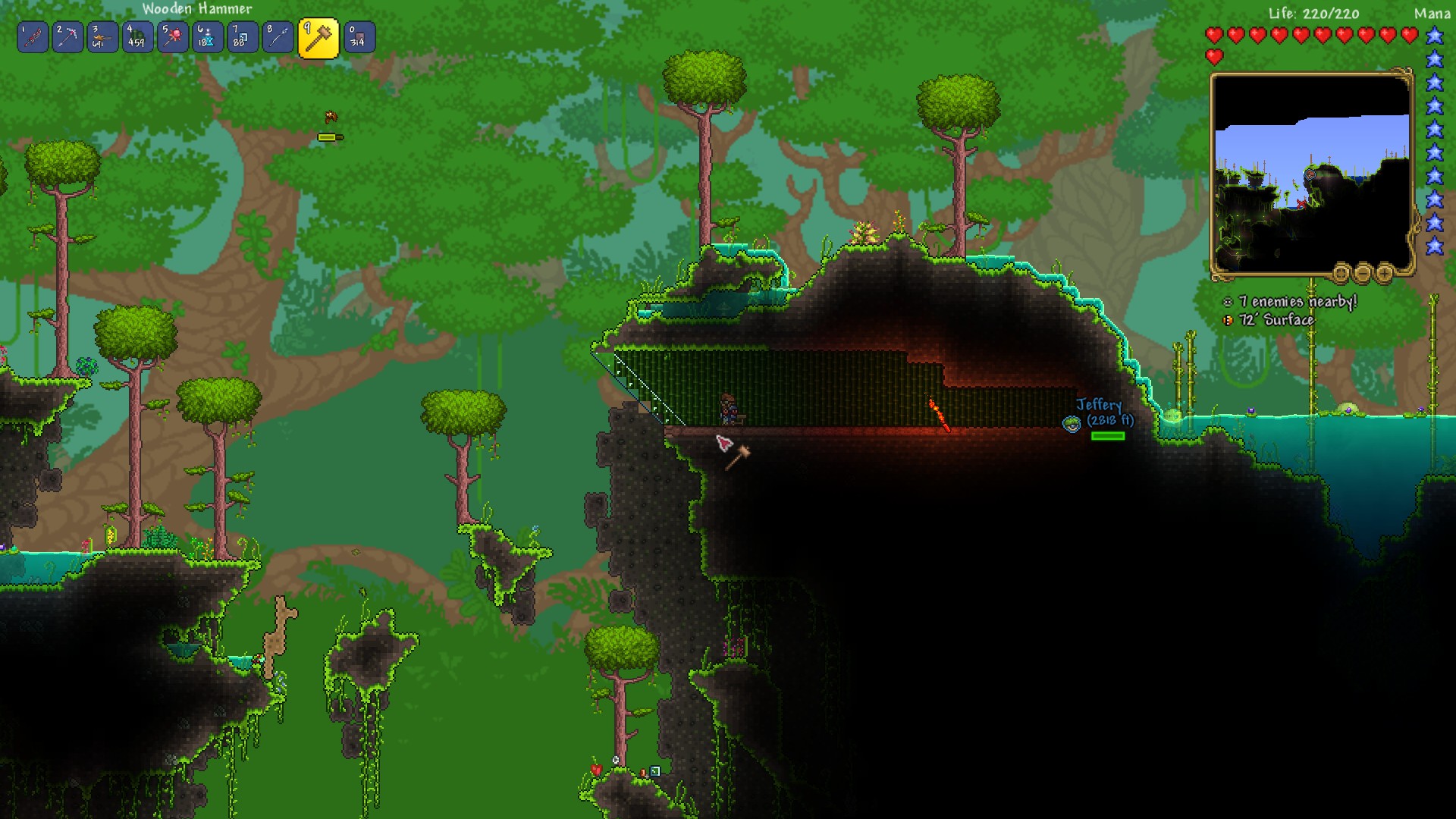Toggle the map mode with the crosshair minimap button
The width and height of the screenshot is (1456, 819).
coord(1341,275)
